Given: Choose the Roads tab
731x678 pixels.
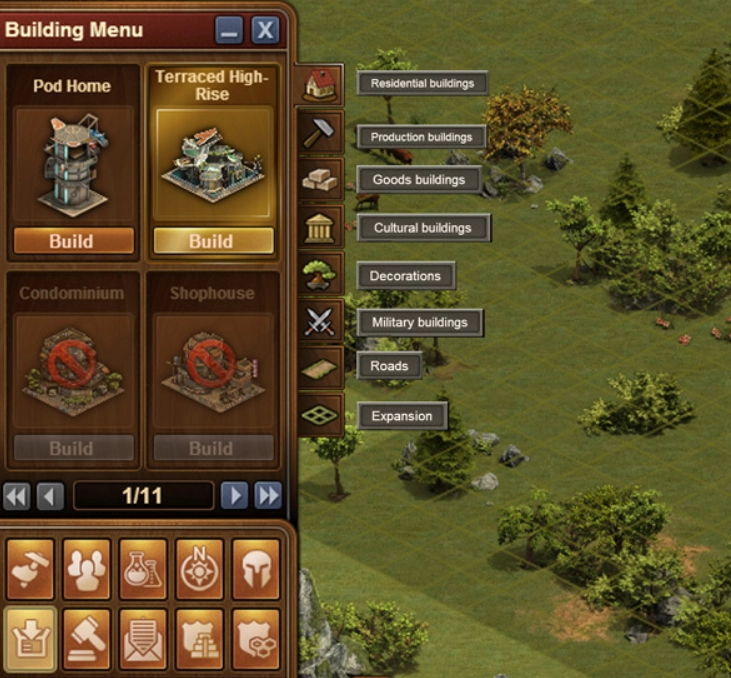Looking at the screenshot, I should (320, 367).
